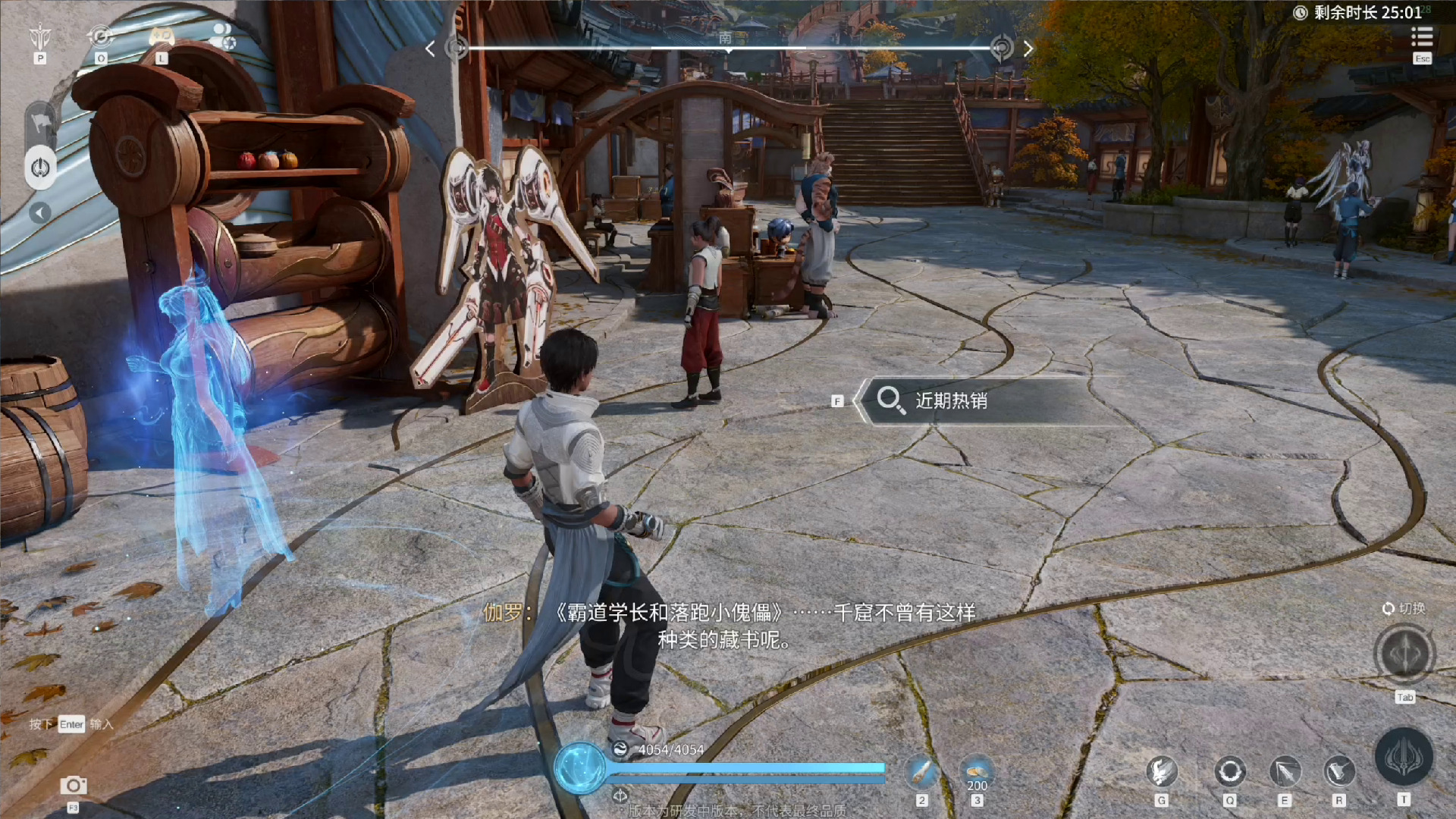This screenshot has width=1456, height=819.
Task: Activate the large trident ultimate skill
Action: [1404, 758]
